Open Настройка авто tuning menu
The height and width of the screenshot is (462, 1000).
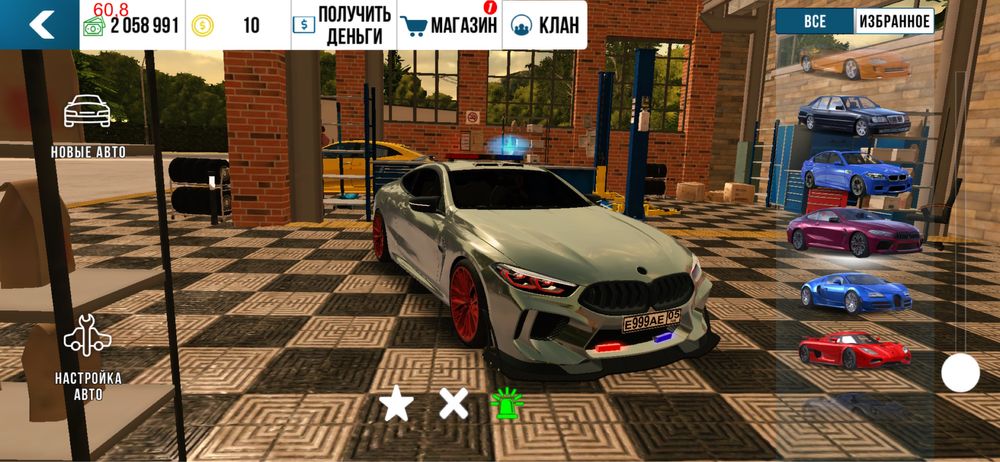[x=88, y=355]
